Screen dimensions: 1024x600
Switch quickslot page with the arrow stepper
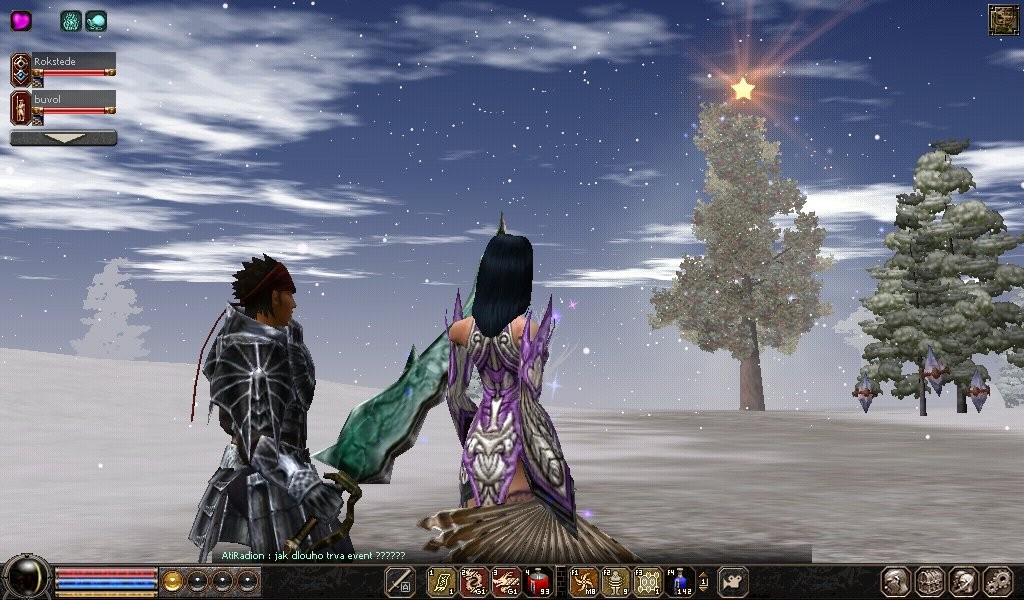703,581
